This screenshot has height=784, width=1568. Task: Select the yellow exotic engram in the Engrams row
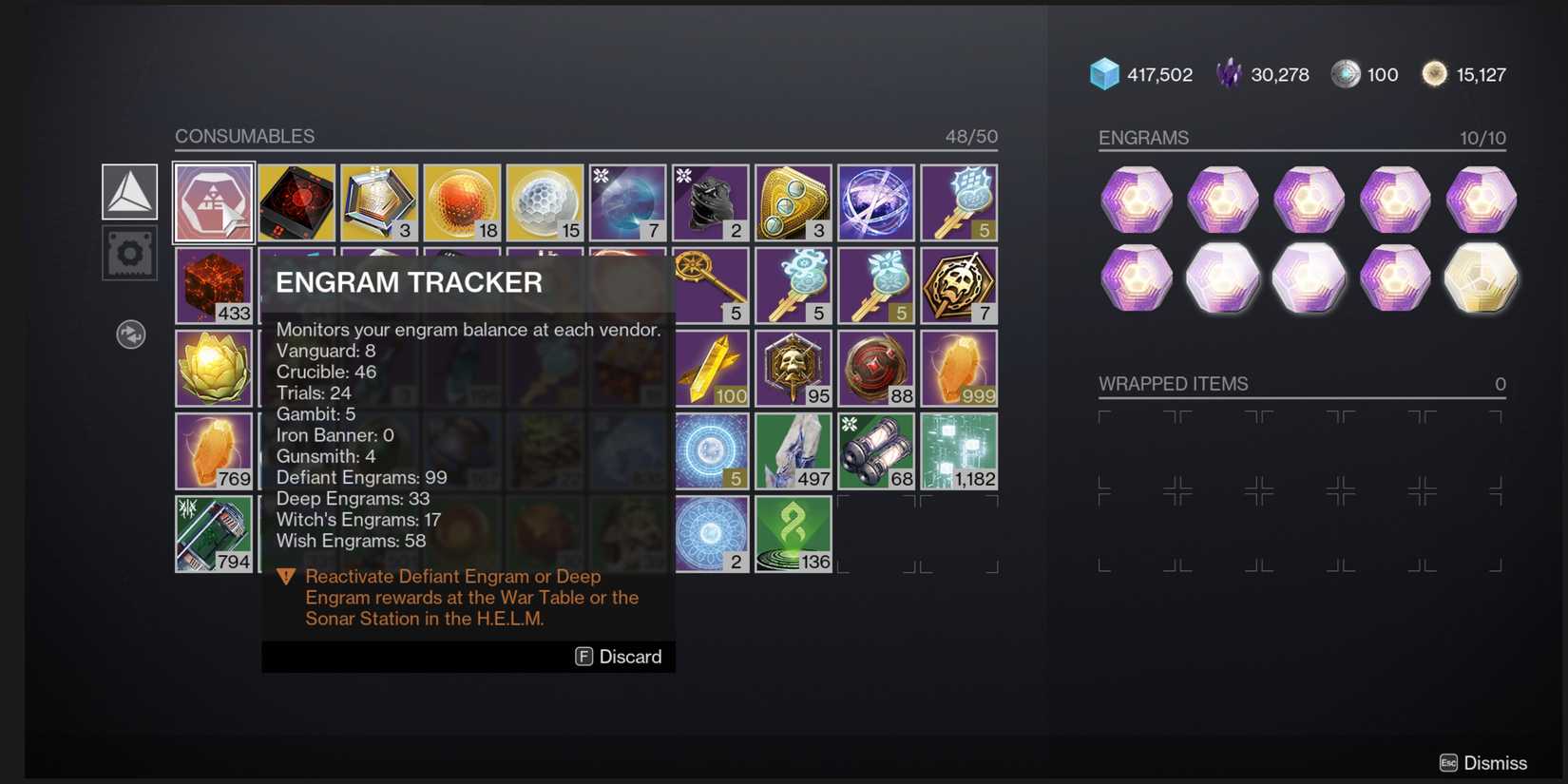tap(1482, 277)
